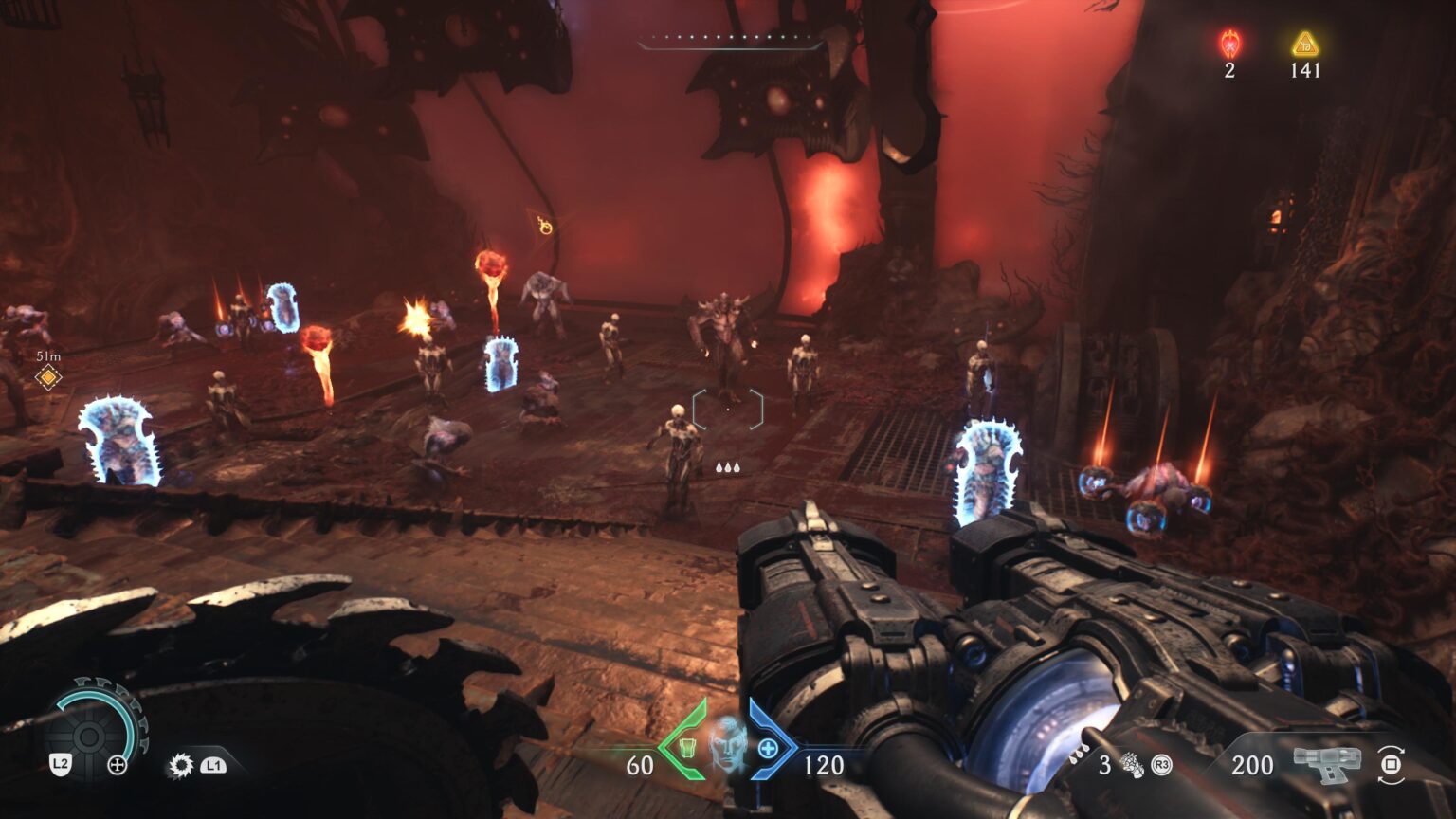Select the orange waypoint marker

tap(545, 226)
